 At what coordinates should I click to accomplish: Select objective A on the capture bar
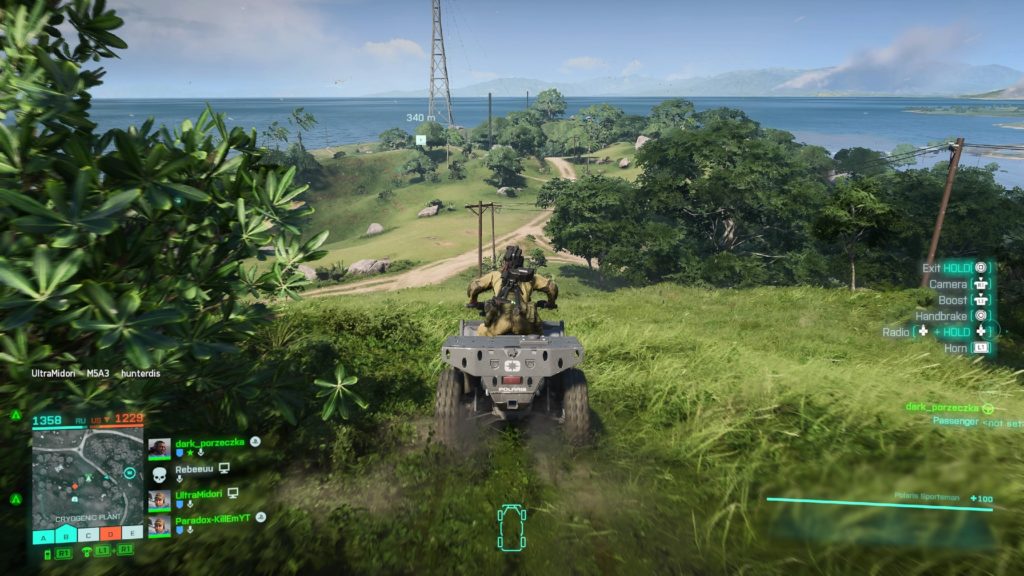pos(43,536)
